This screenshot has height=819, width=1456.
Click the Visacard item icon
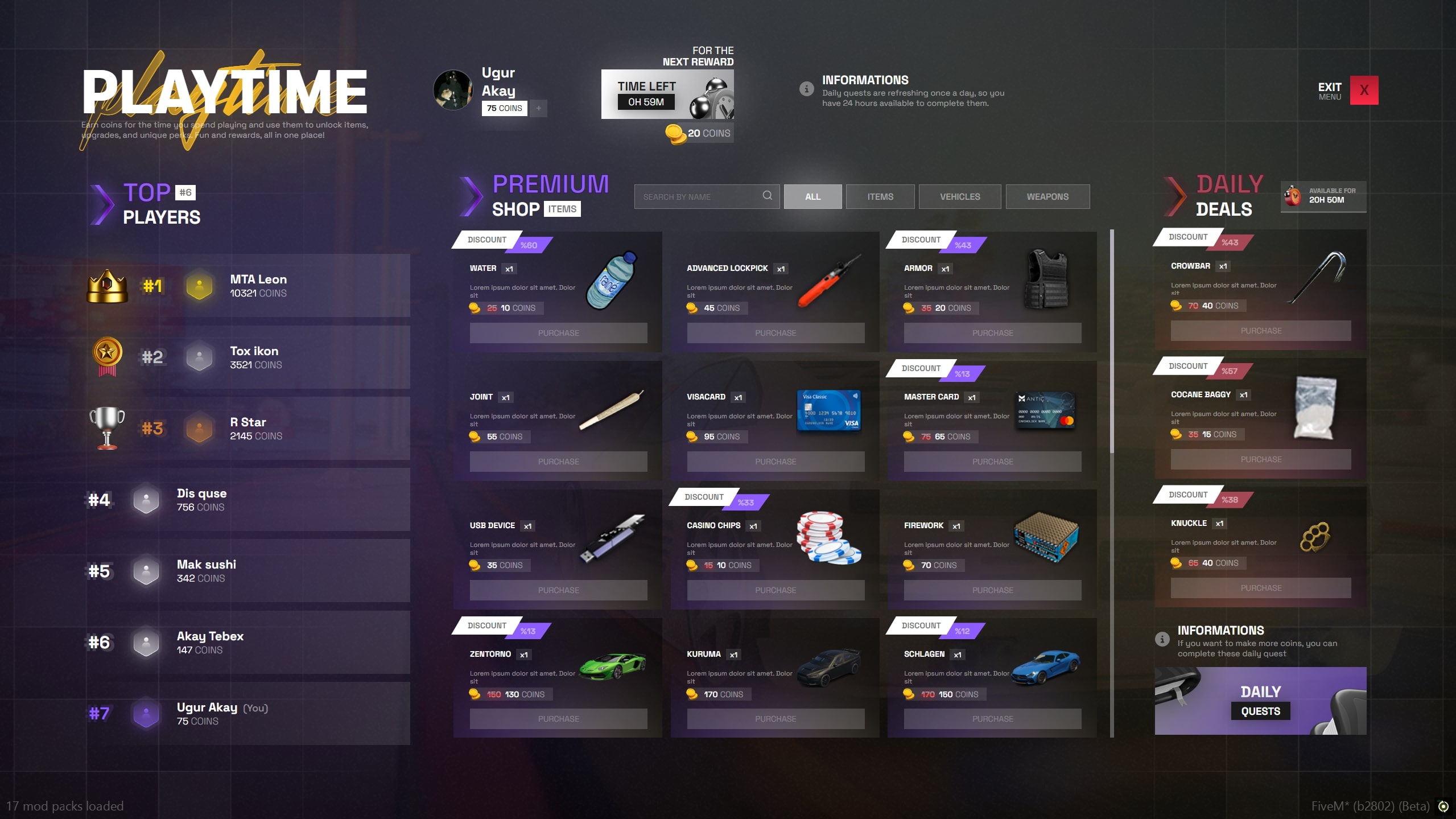pos(829,411)
